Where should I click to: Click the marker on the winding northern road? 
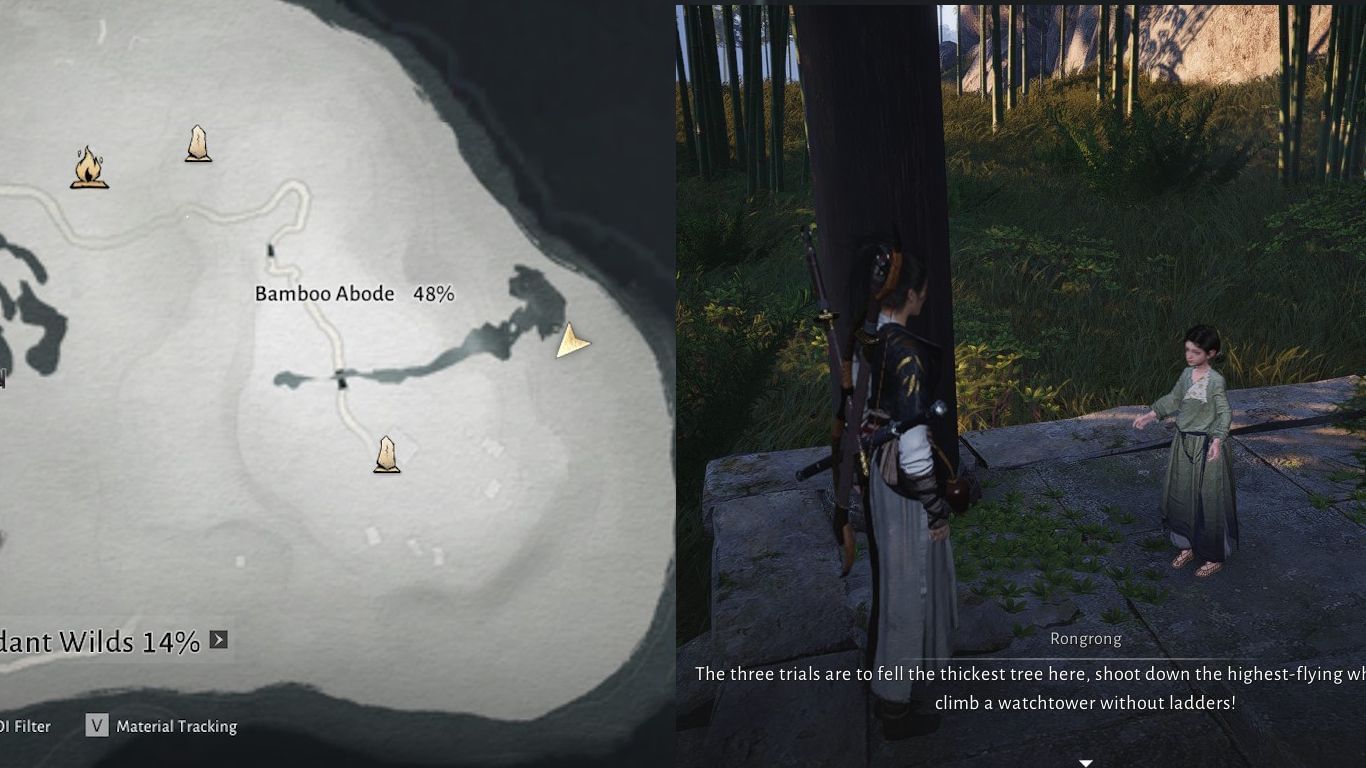271,248
